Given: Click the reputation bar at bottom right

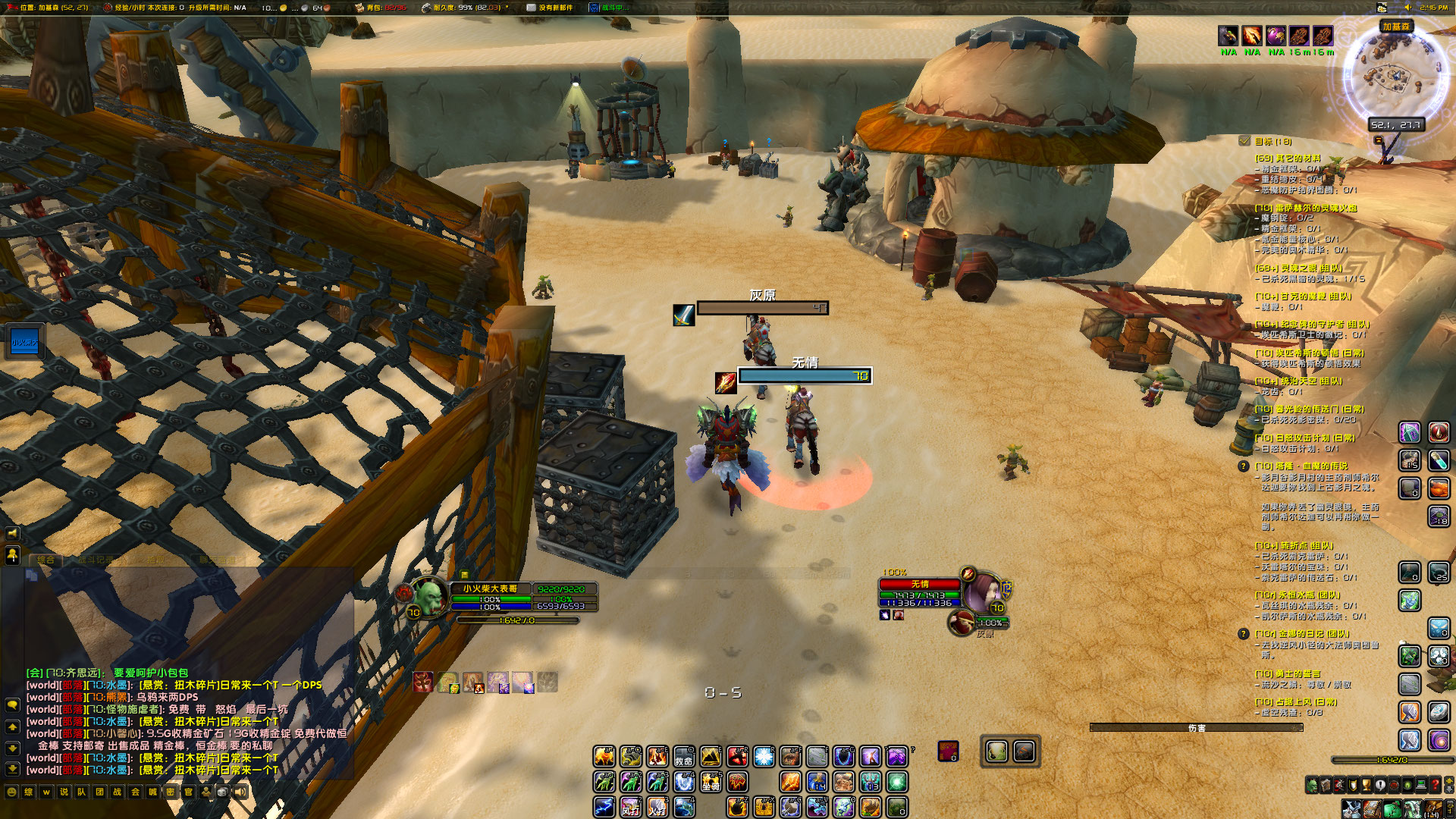Looking at the screenshot, I should coord(1393,760).
